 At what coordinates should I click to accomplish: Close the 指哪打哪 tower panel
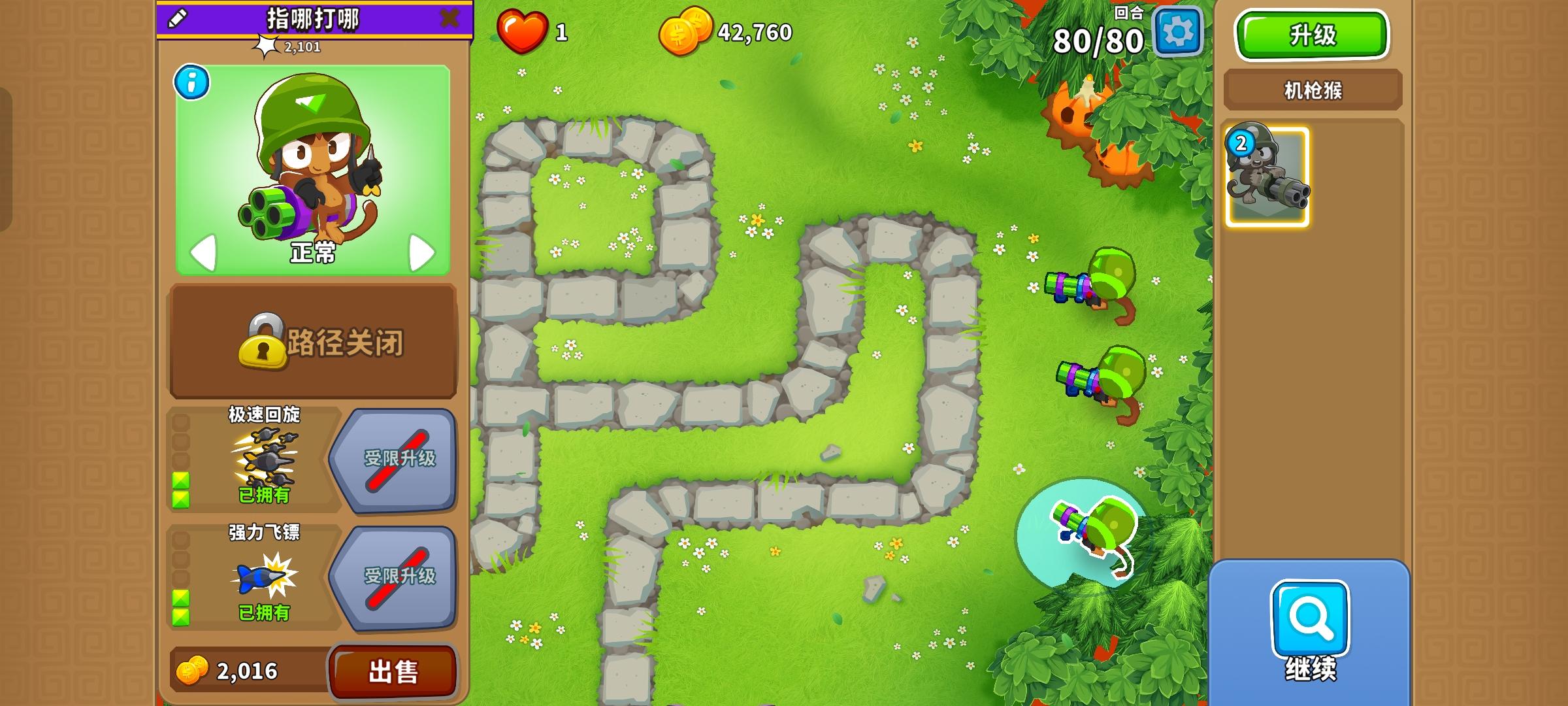(x=448, y=18)
